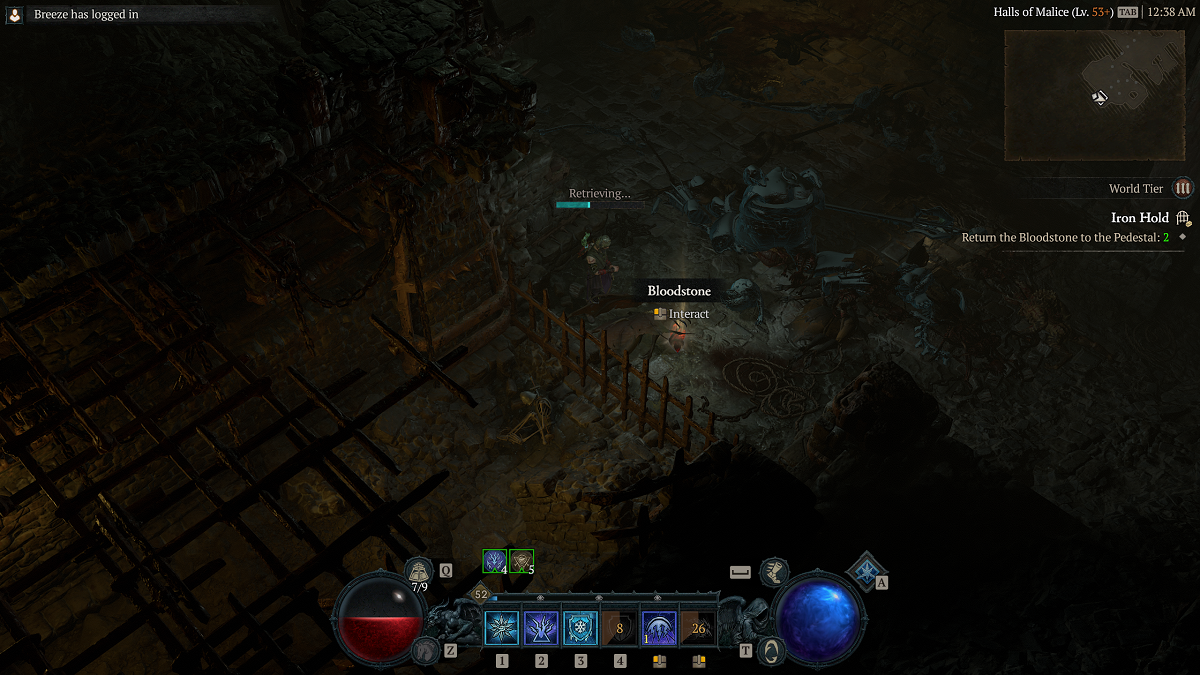Viewport: 1200px width, 675px height.
Task: Use the healing potion icon
Action: click(420, 571)
